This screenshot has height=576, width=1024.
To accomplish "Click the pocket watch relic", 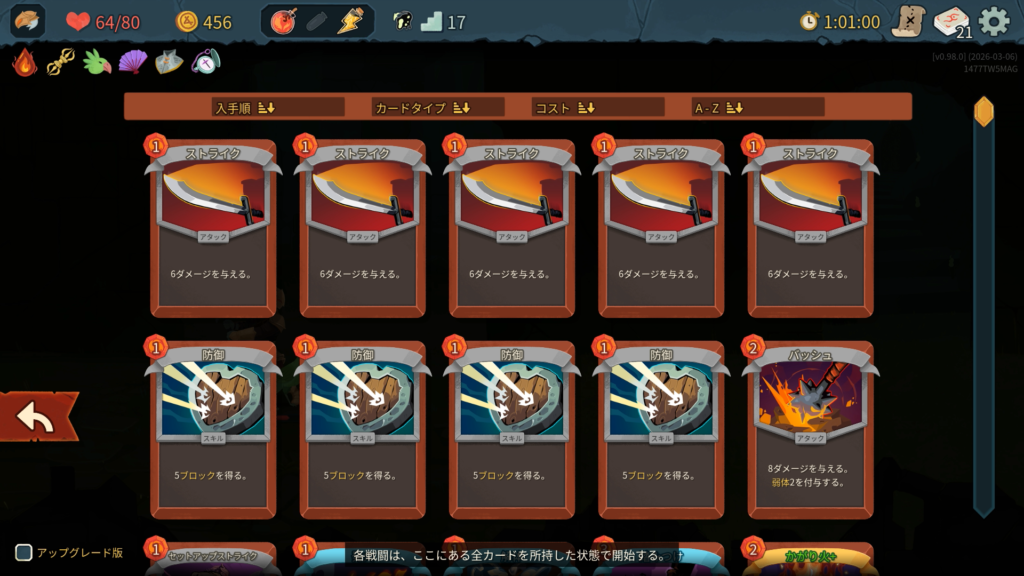I will [205, 62].
